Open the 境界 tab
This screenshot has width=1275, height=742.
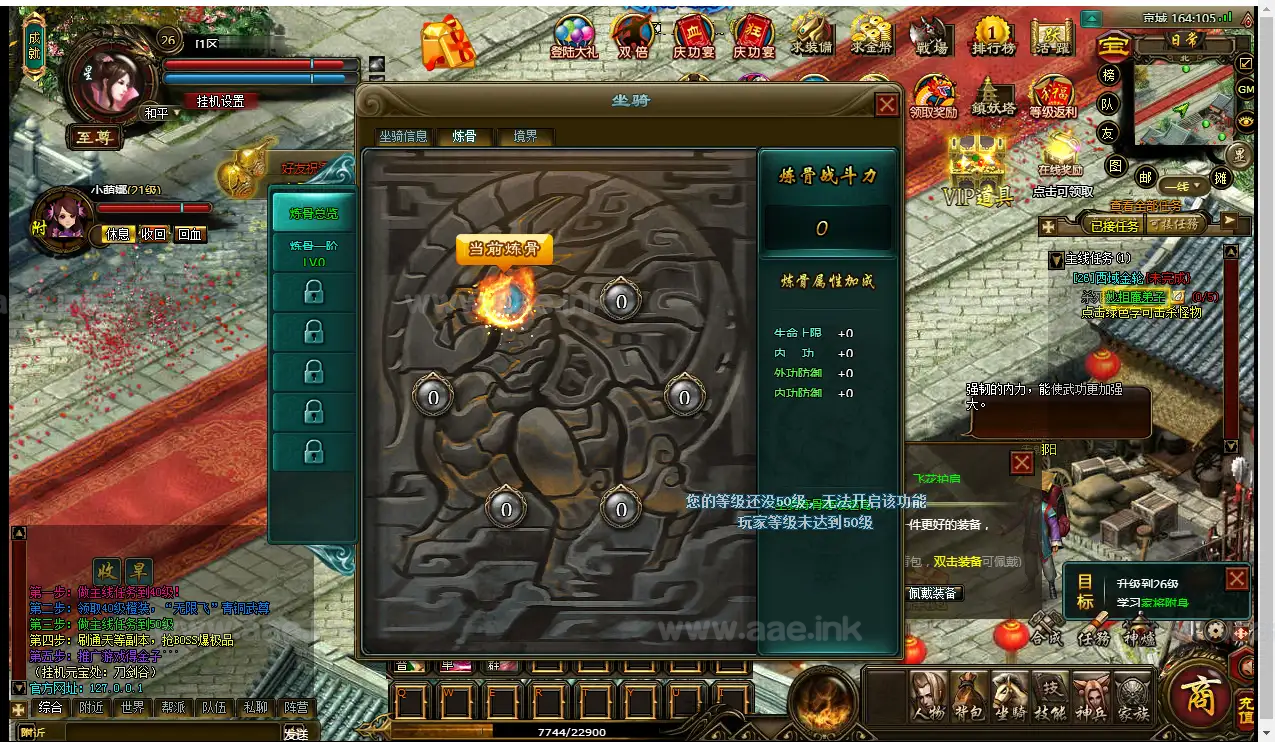pyautogui.click(x=525, y=137)
